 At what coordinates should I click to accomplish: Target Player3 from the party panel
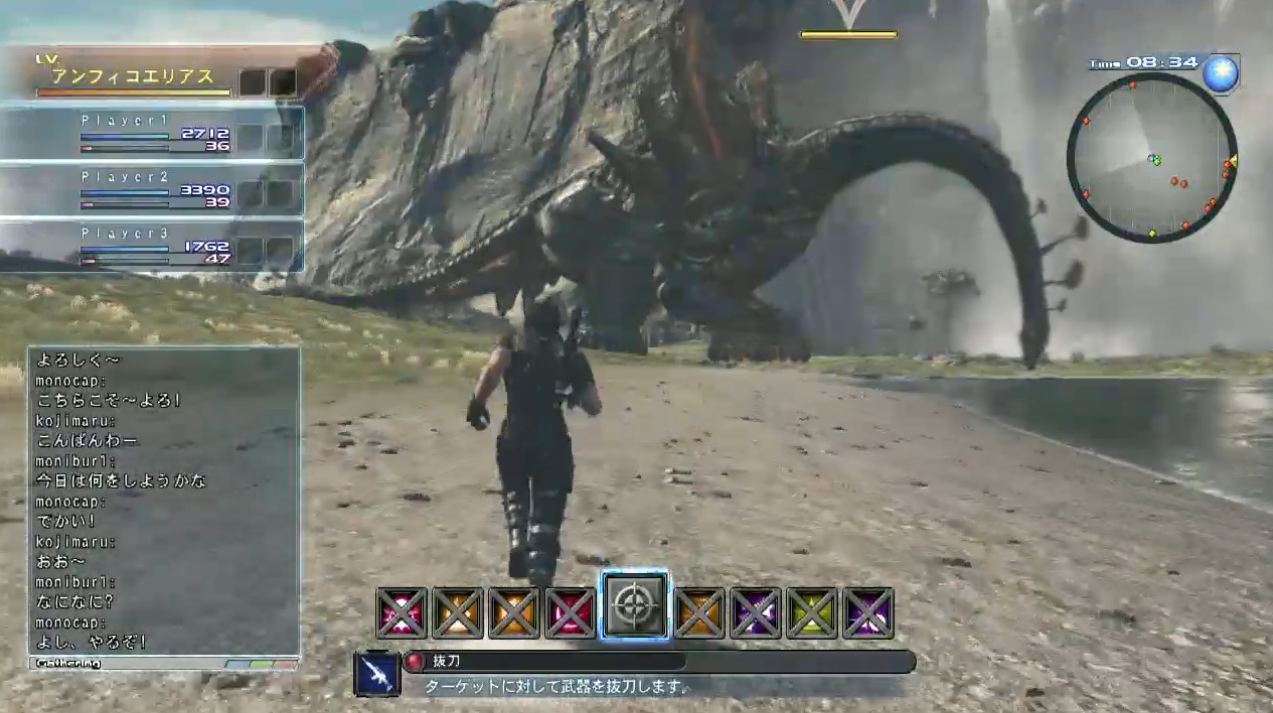[x=152, y=247]
